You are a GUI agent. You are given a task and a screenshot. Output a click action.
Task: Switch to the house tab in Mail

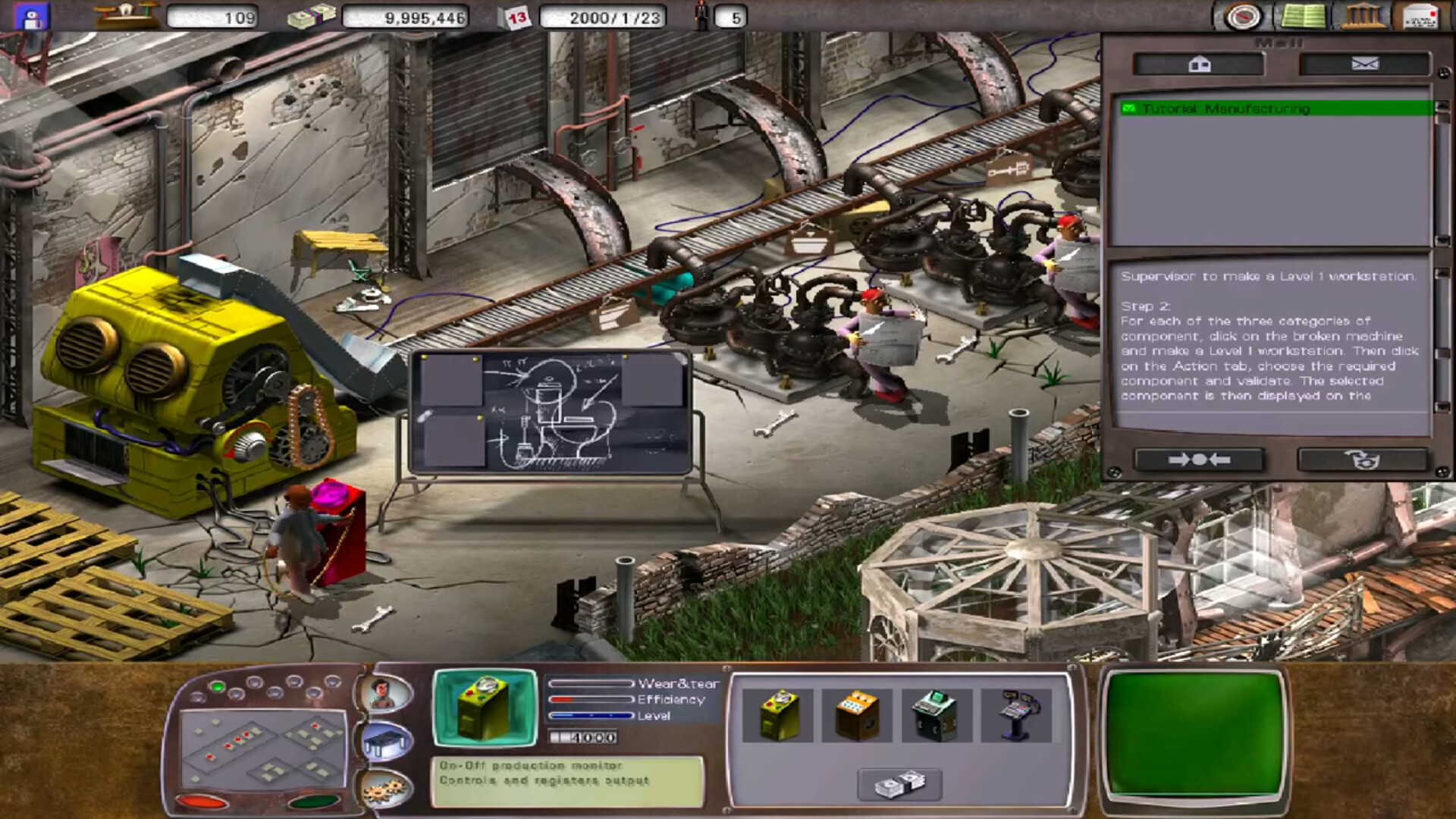click(1199, 64)
